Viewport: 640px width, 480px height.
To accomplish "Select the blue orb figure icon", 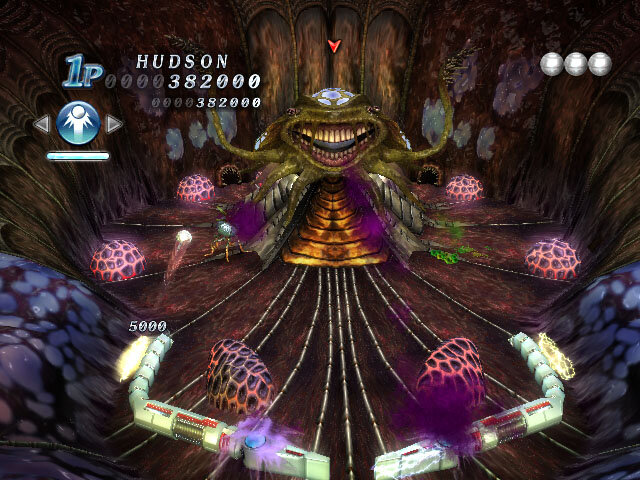I will 78,123.
